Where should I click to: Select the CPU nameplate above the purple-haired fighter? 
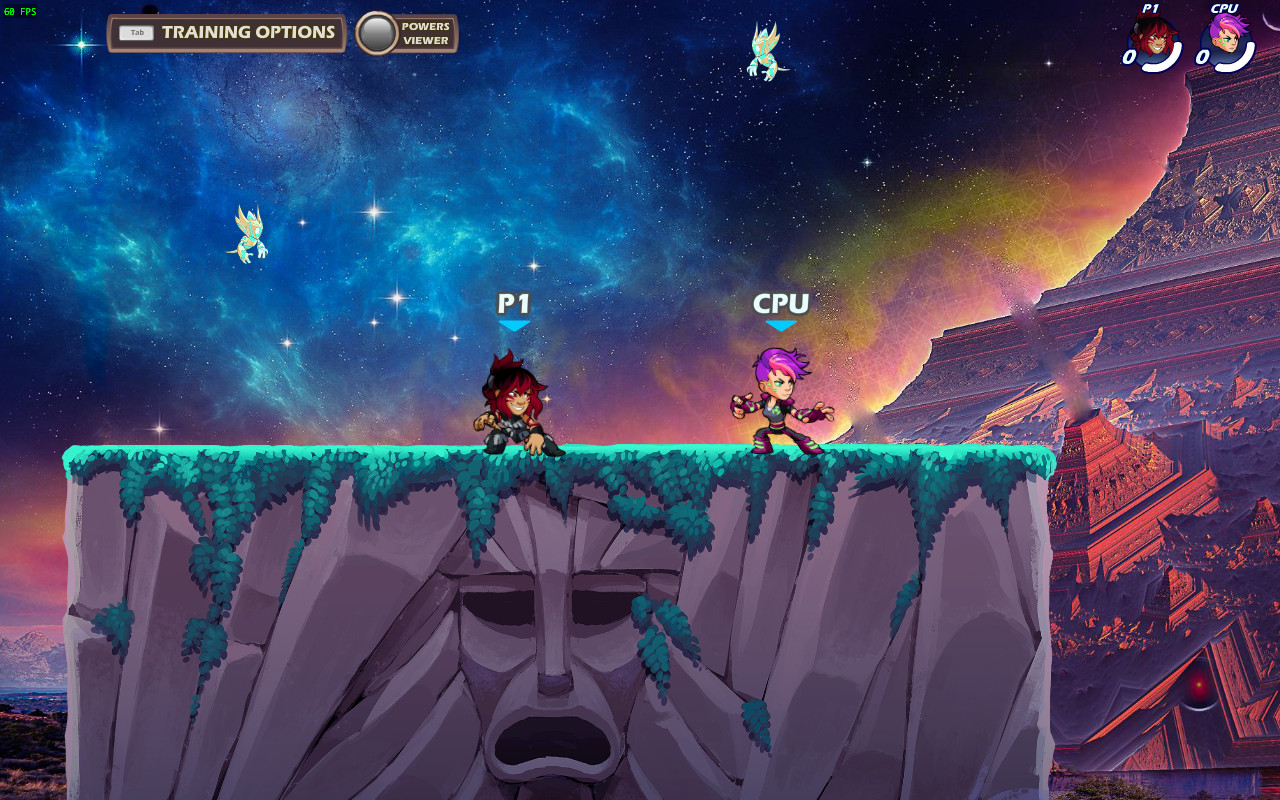[784, 301]
